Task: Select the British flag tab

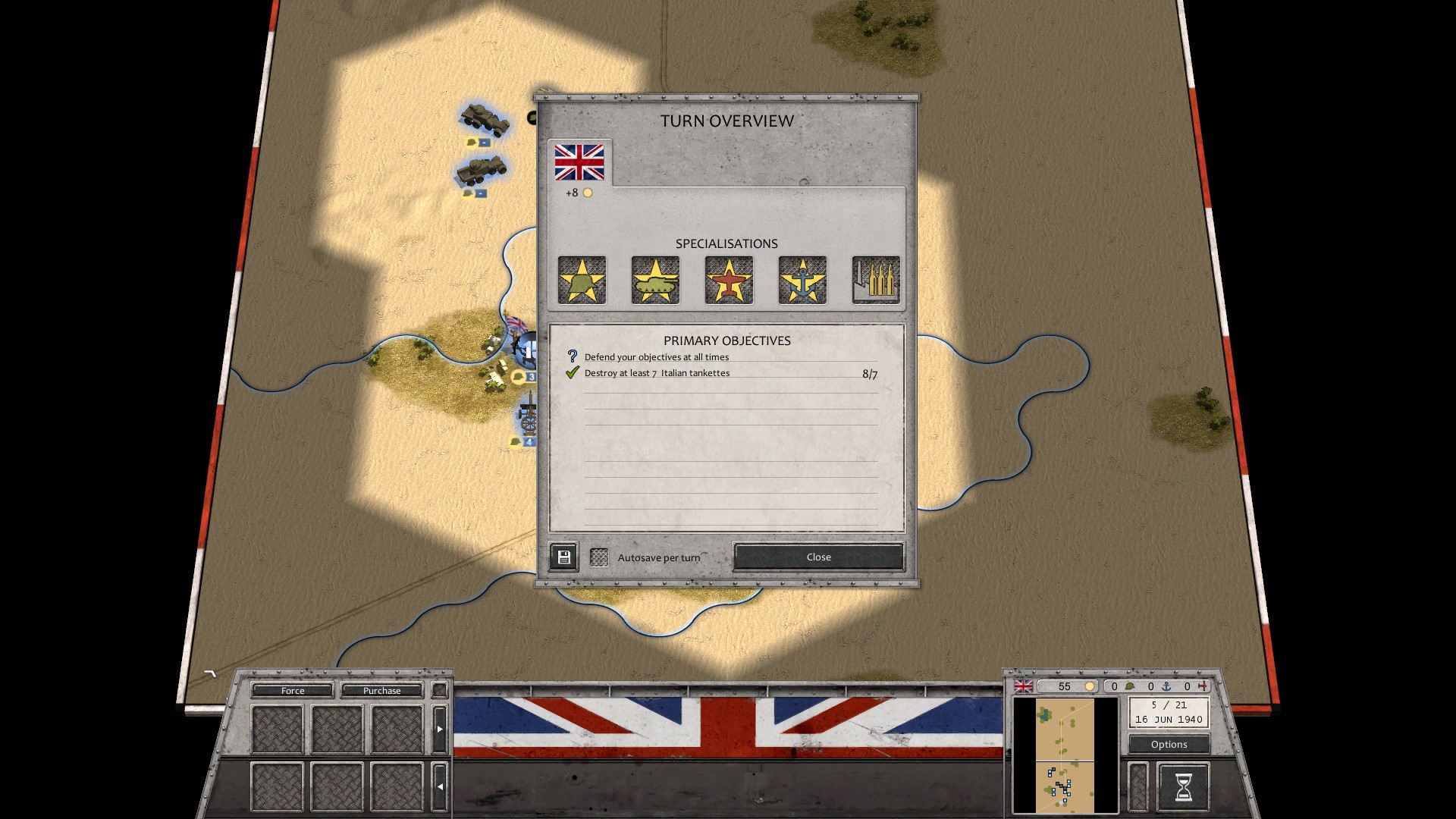Action: pyautogui.click(x=579, y=162)
